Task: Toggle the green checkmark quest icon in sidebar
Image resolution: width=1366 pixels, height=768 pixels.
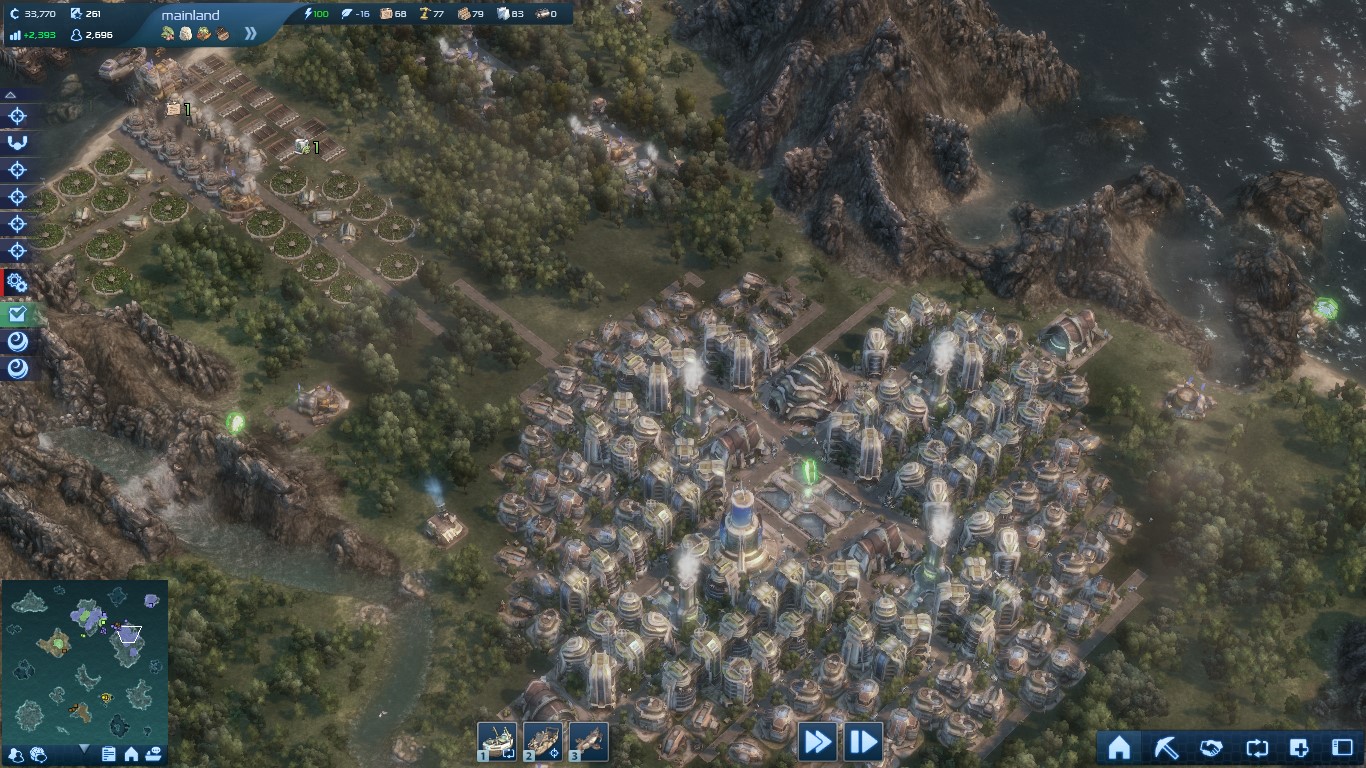Action: pyautogui.click(x=15, y=314)
